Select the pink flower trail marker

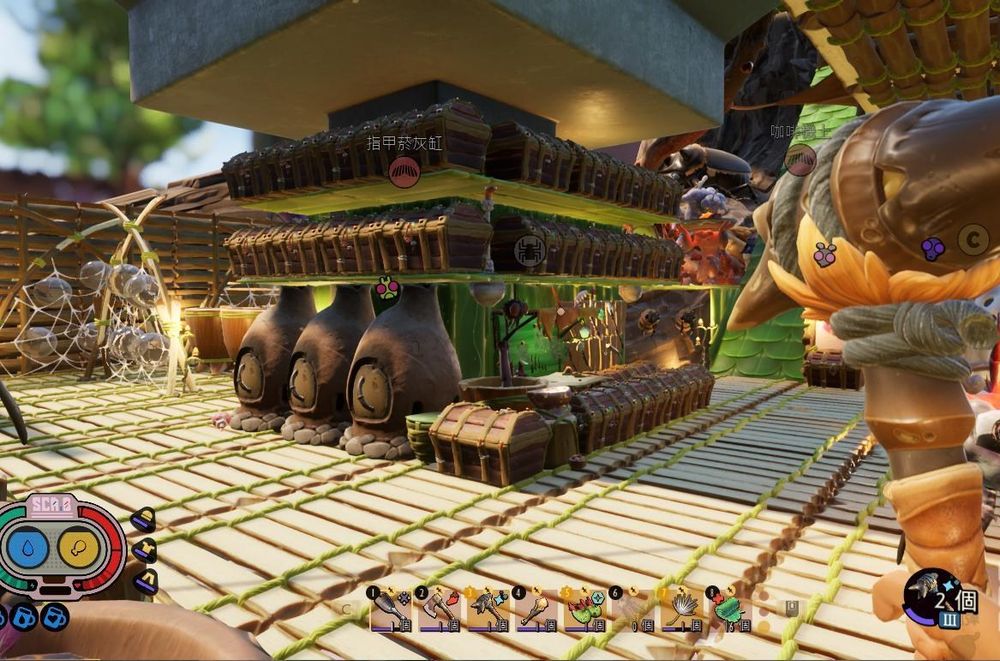click(387, 291)
